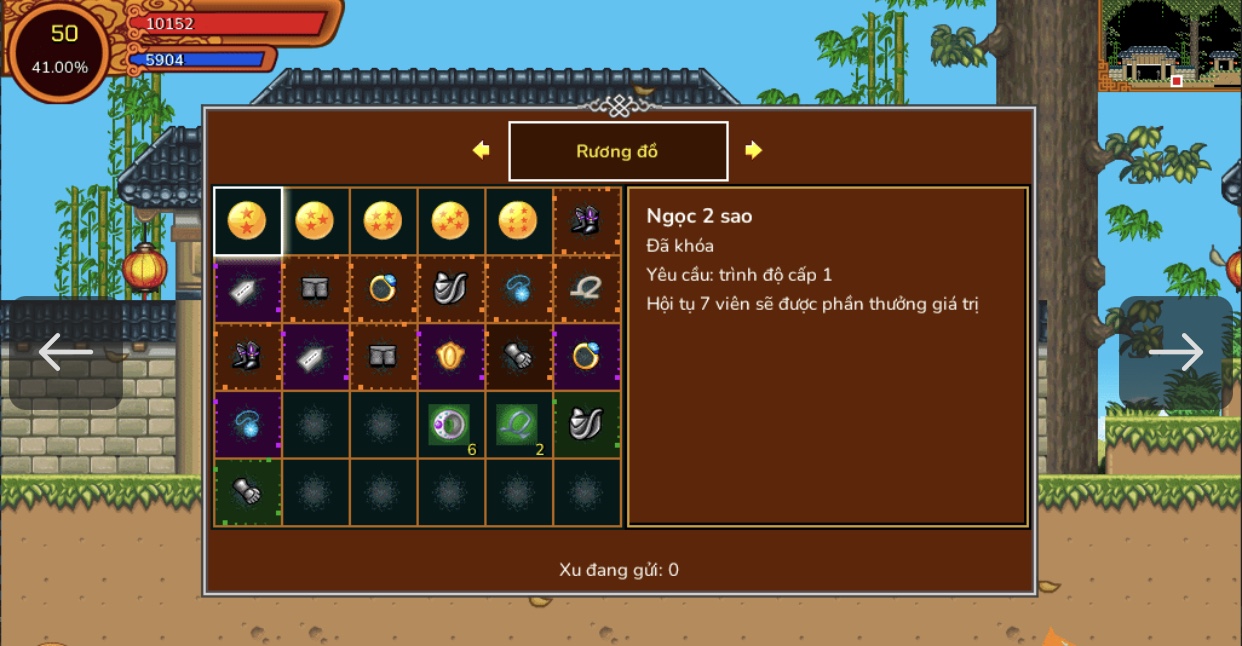Tap the large move-left arrow button
The height and width of the screenshot is (646, 1242).
pos(66,353)
